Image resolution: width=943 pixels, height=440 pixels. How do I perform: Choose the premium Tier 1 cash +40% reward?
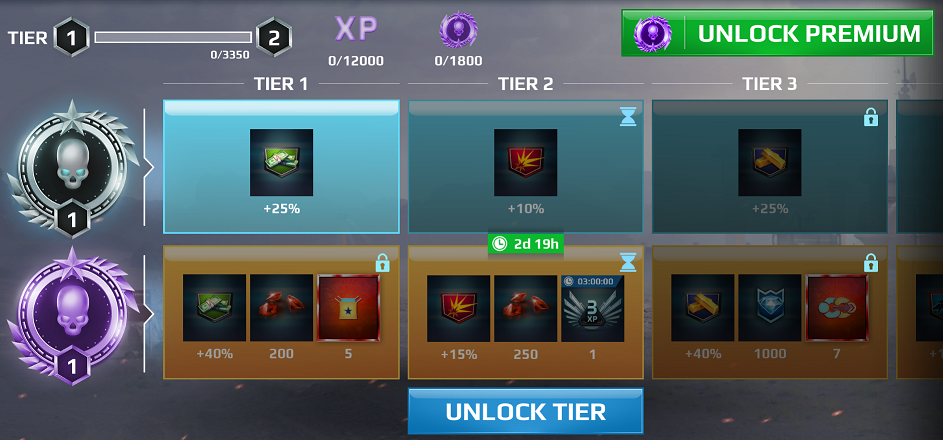pyautogui.click(x=214, y=307)
